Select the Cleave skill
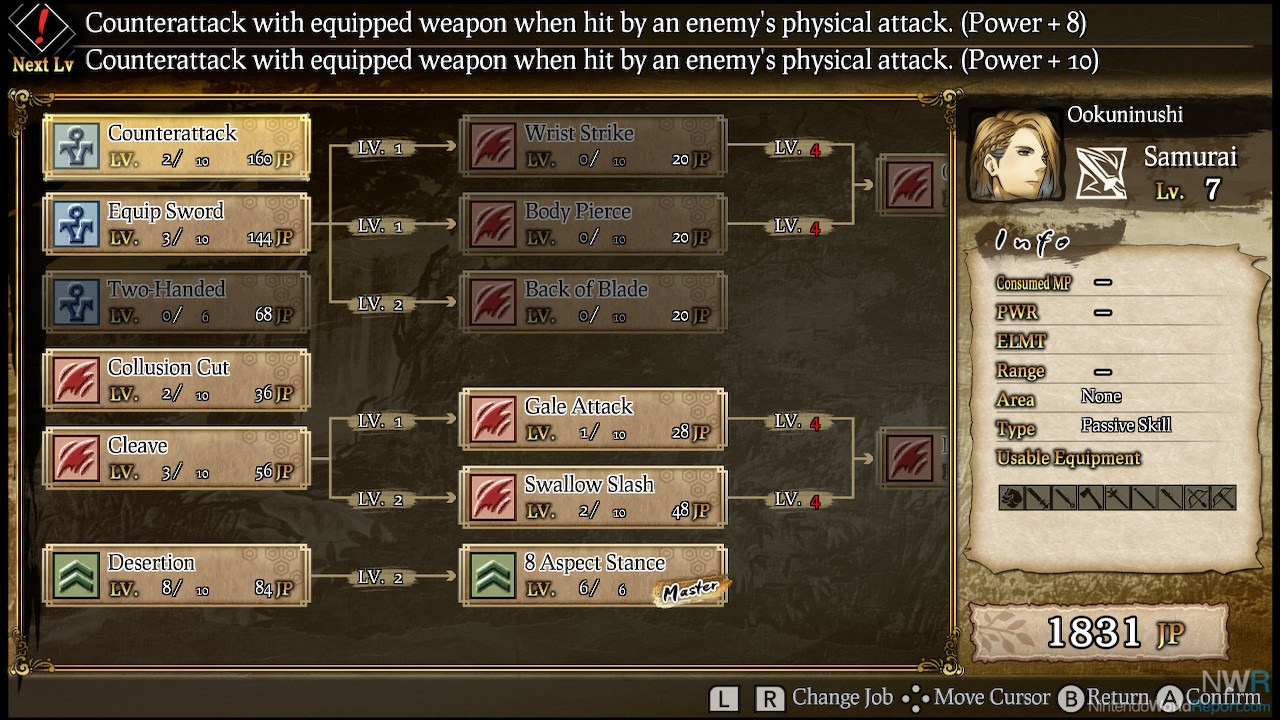This screenshot has height=720, width=1280. (177, 458)
